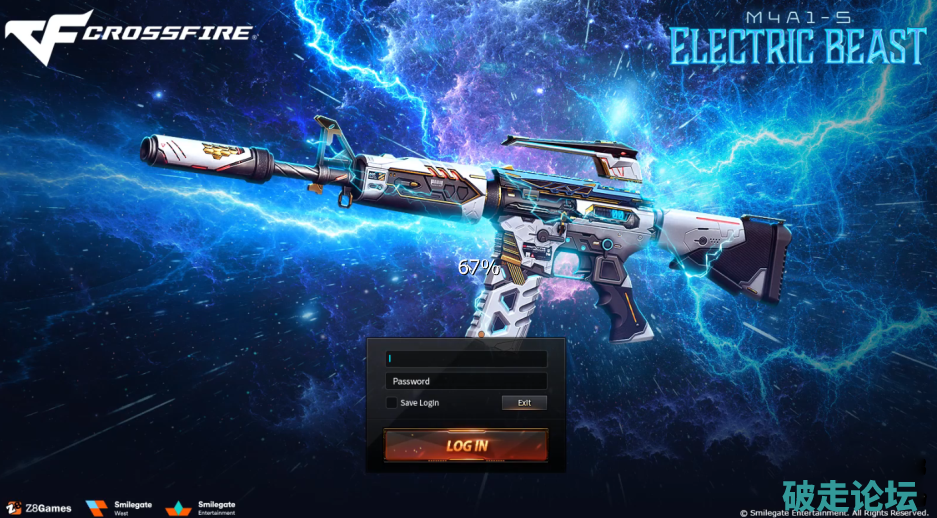937x518 pixels.
Task: Click the username input field
Action: (x=466, y=359)
